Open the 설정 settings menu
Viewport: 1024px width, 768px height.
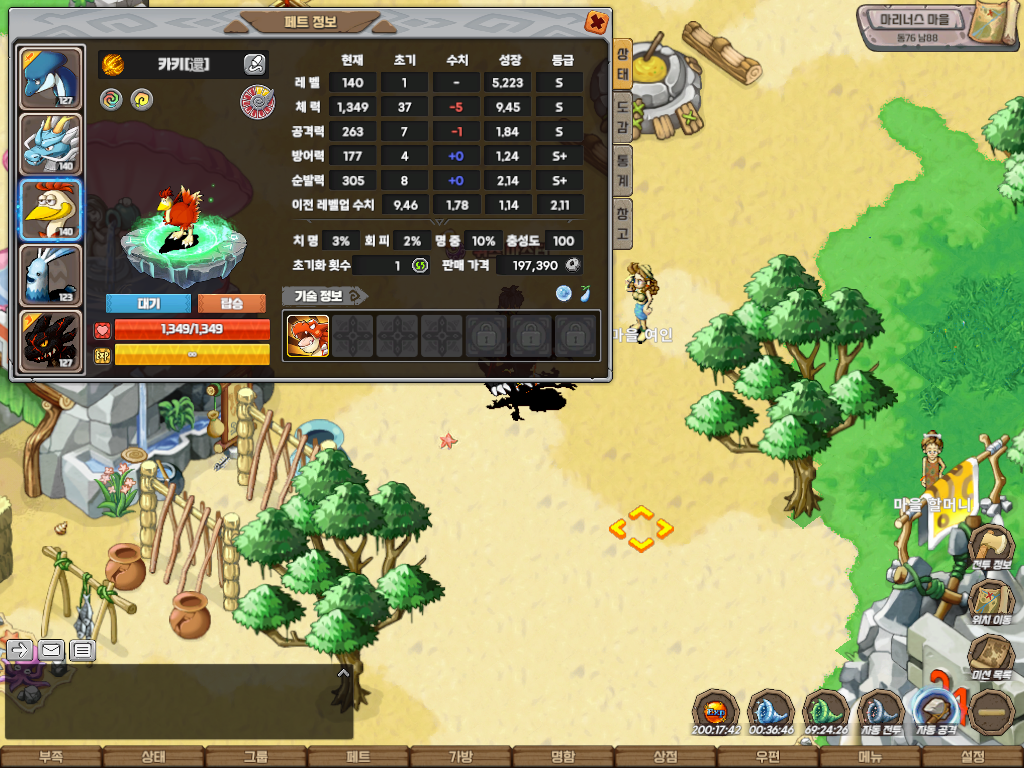972,757
